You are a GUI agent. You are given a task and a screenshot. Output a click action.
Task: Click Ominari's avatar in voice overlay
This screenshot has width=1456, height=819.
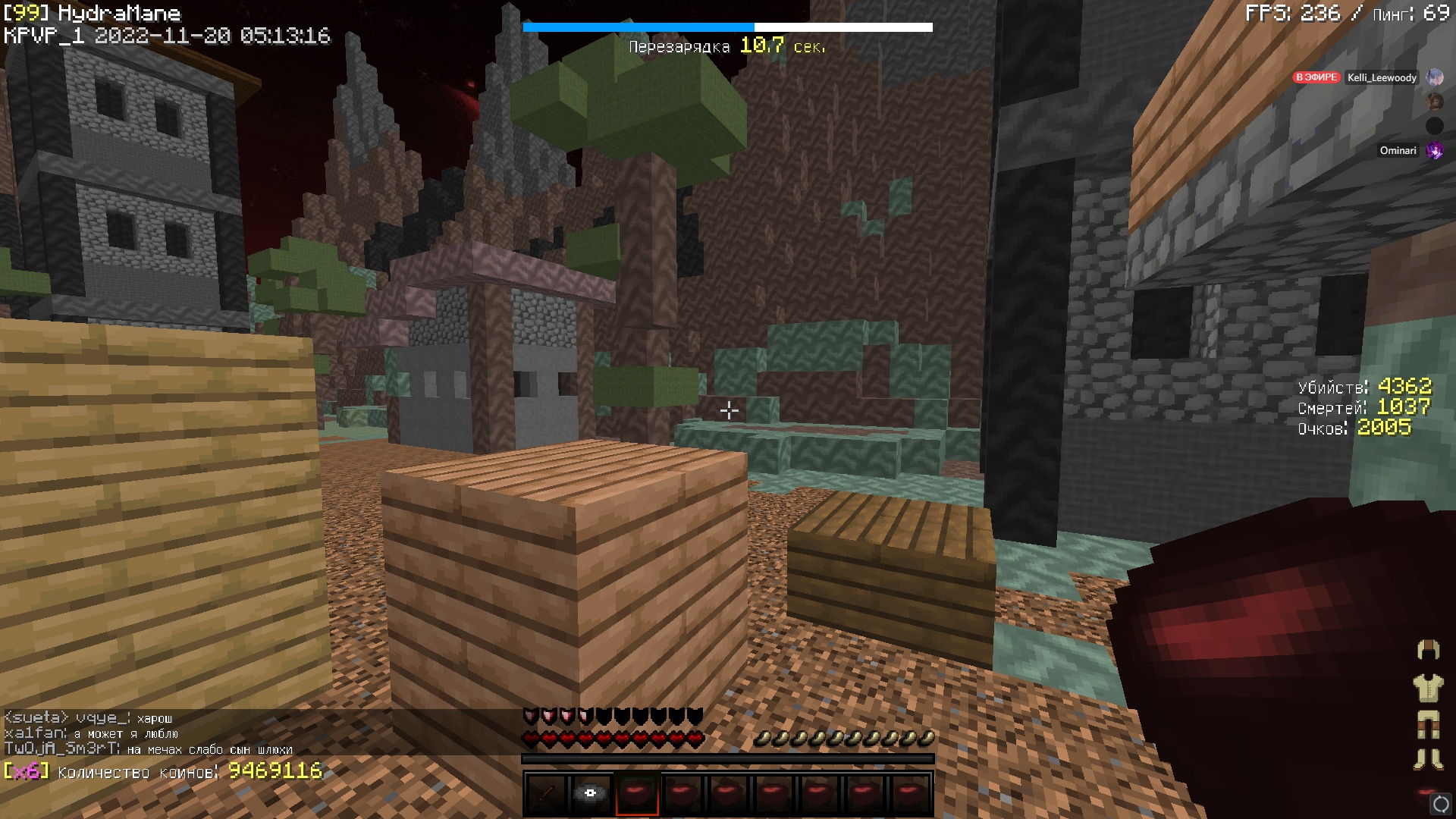pyautogui.click(x=1434, y=151)
